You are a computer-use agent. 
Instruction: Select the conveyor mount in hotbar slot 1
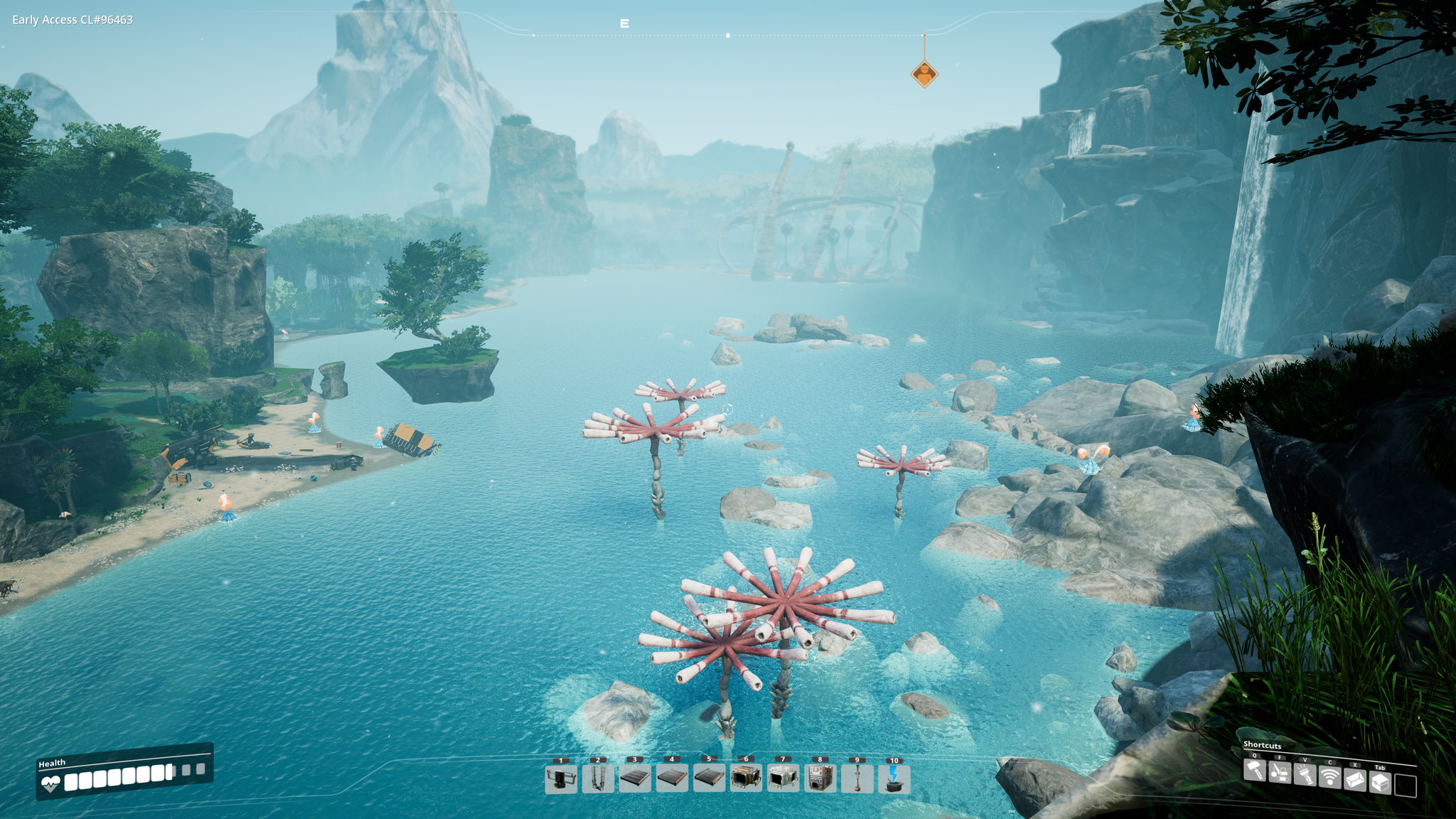point(561,778)
